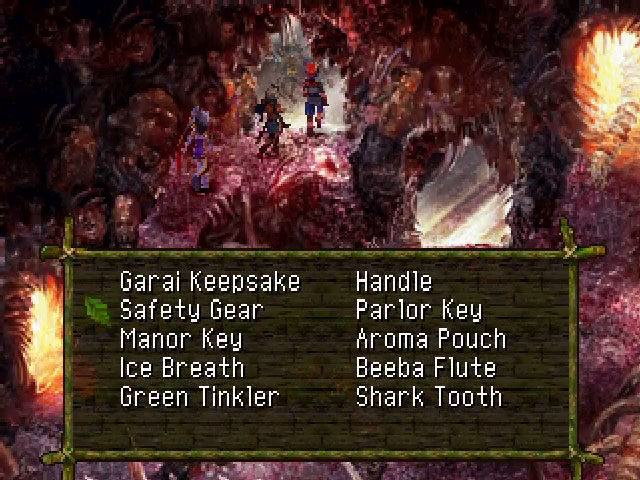
Task: Select Ice Breath key item
Action: (x=182, y=367)
